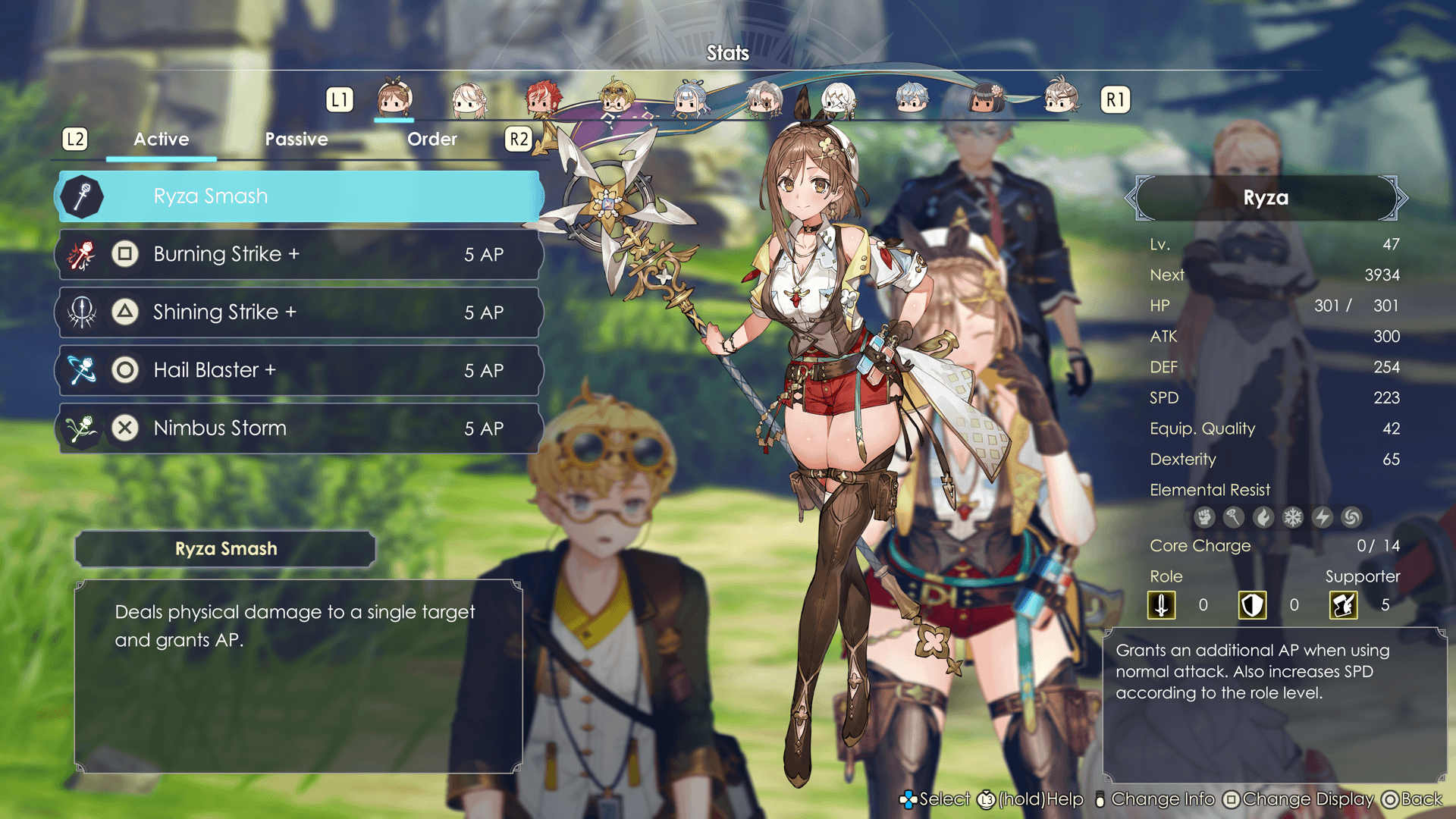Choose the red-haired character portrait
This screenshot has width=1456, height=819.
point(542,99)
